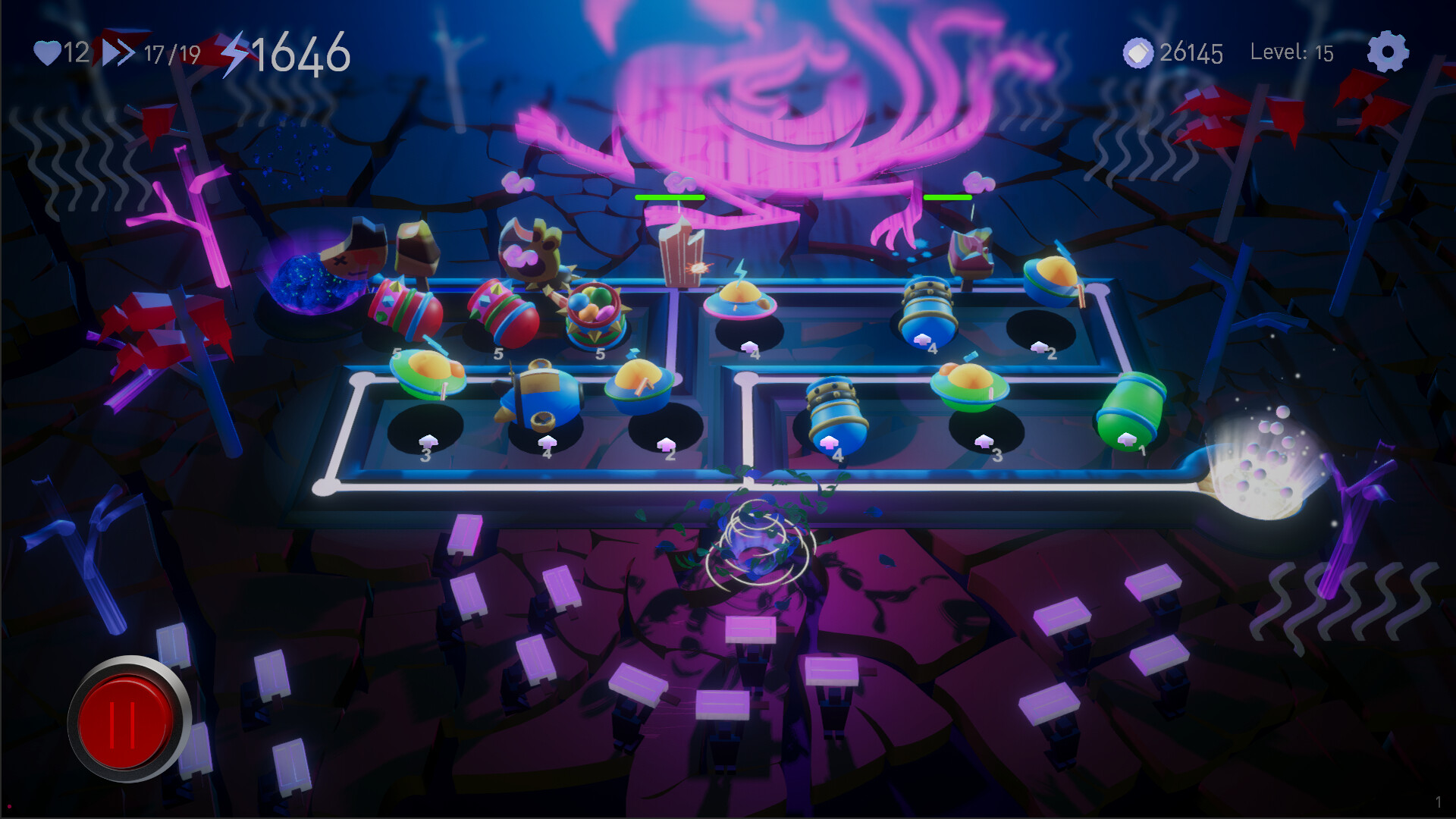Click the upgrade arrow showing 4 under the blue cannon
Image resolution: width=1456 pixels, height=819 pixels.
pos(830,442)
